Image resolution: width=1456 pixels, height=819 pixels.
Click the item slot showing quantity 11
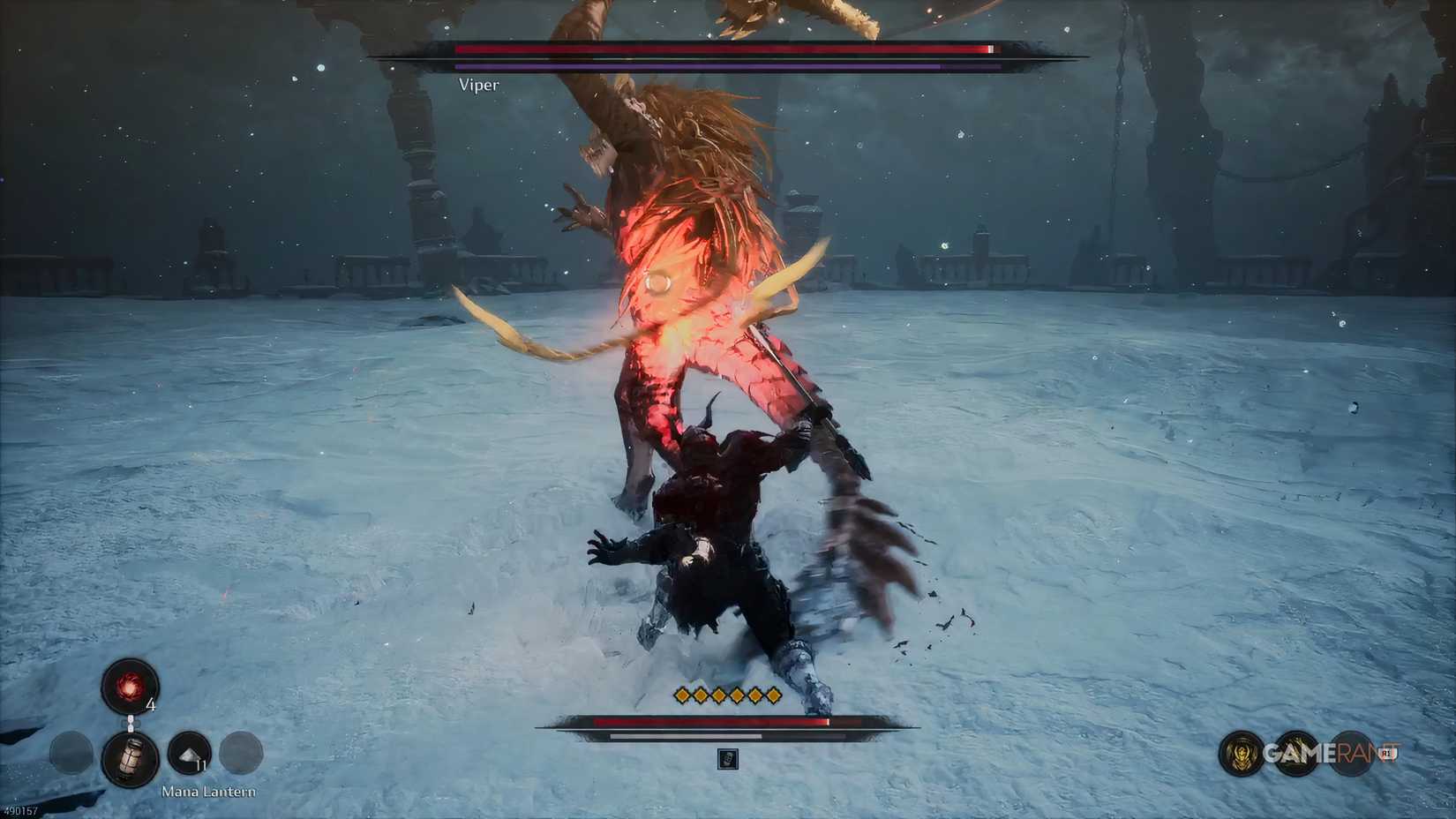click(x=191, y=752)
